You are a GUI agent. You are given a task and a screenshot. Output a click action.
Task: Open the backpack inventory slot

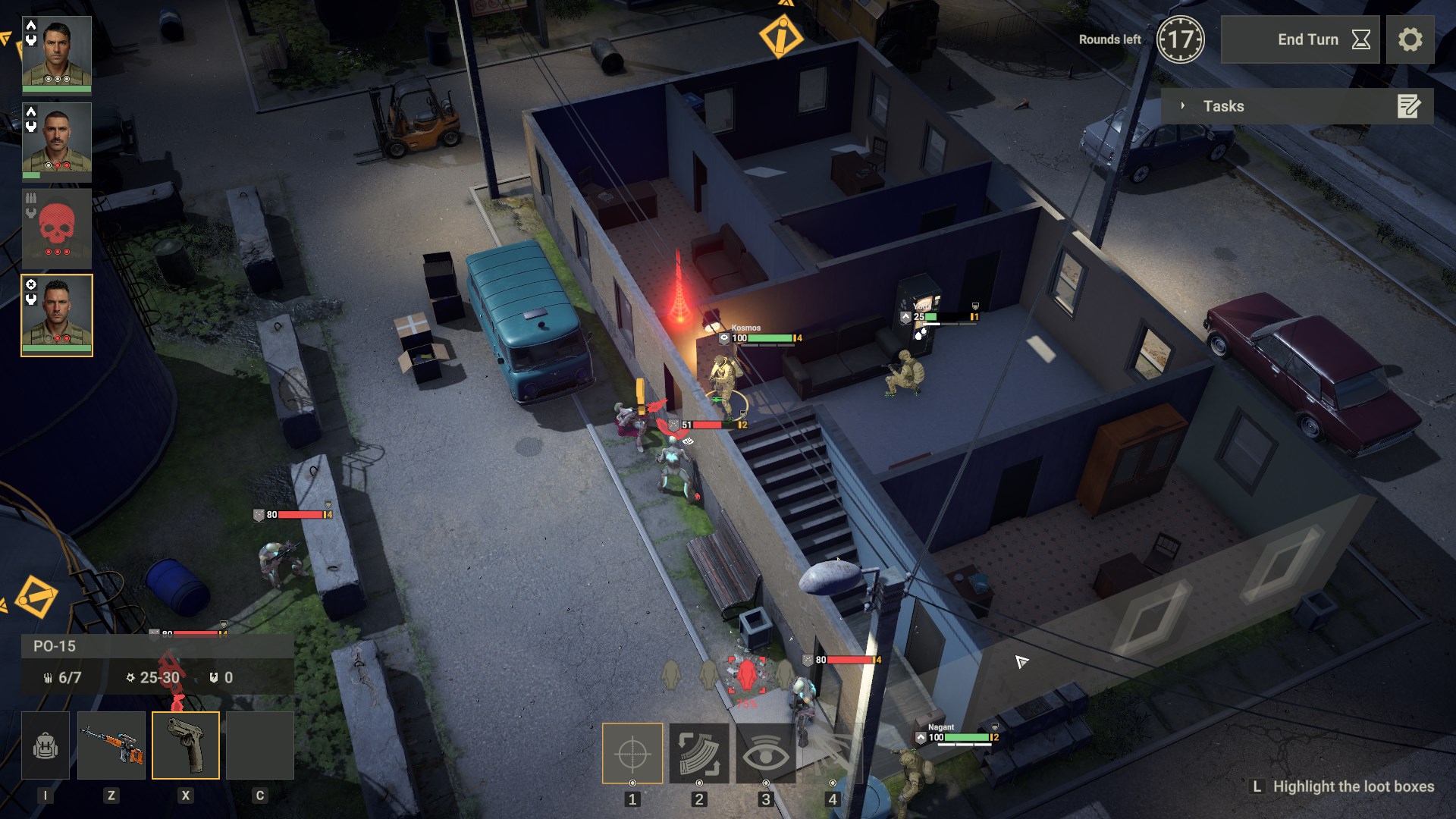click(x=45, y=745)
